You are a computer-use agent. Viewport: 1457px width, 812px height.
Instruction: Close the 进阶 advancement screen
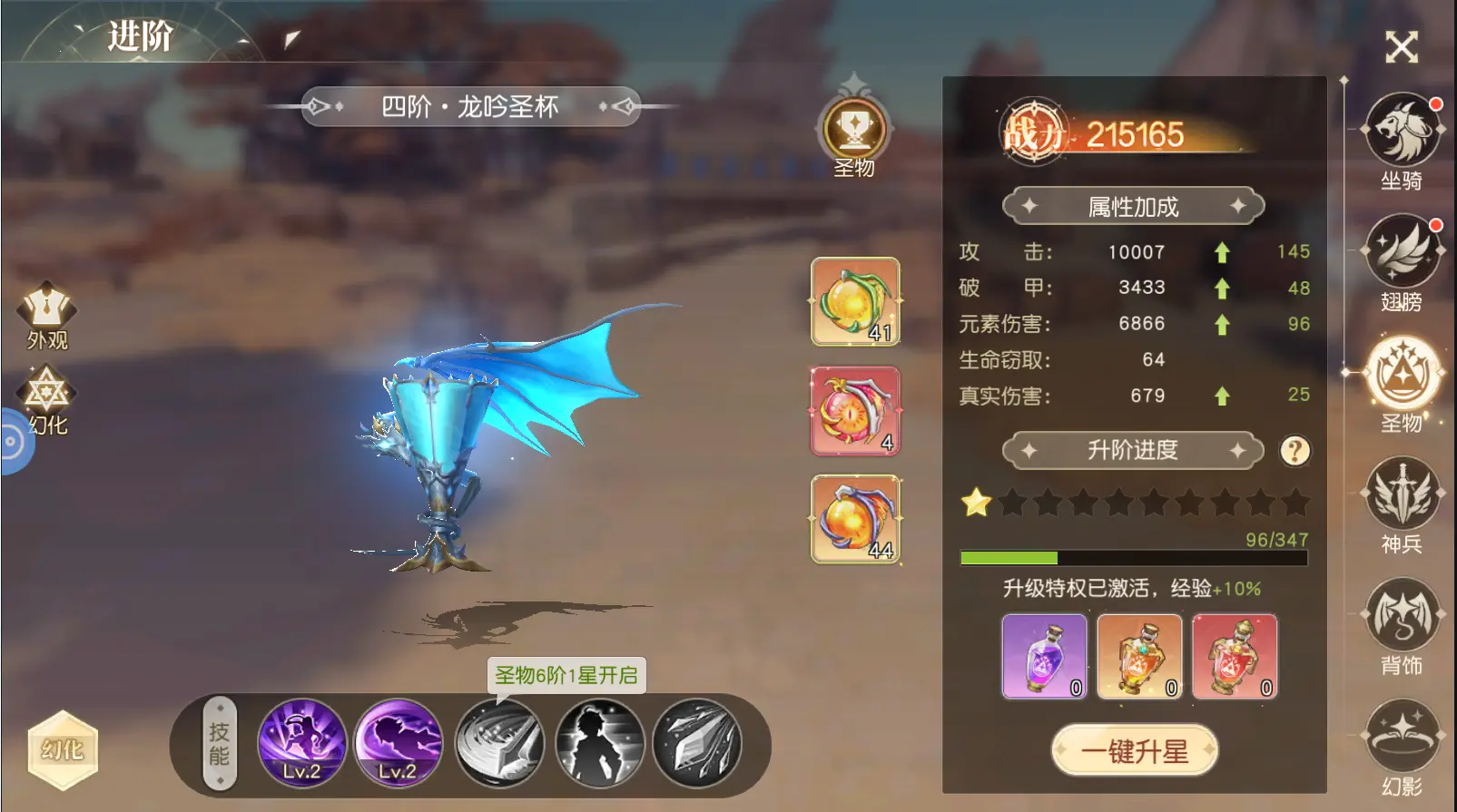(1401, 46)
